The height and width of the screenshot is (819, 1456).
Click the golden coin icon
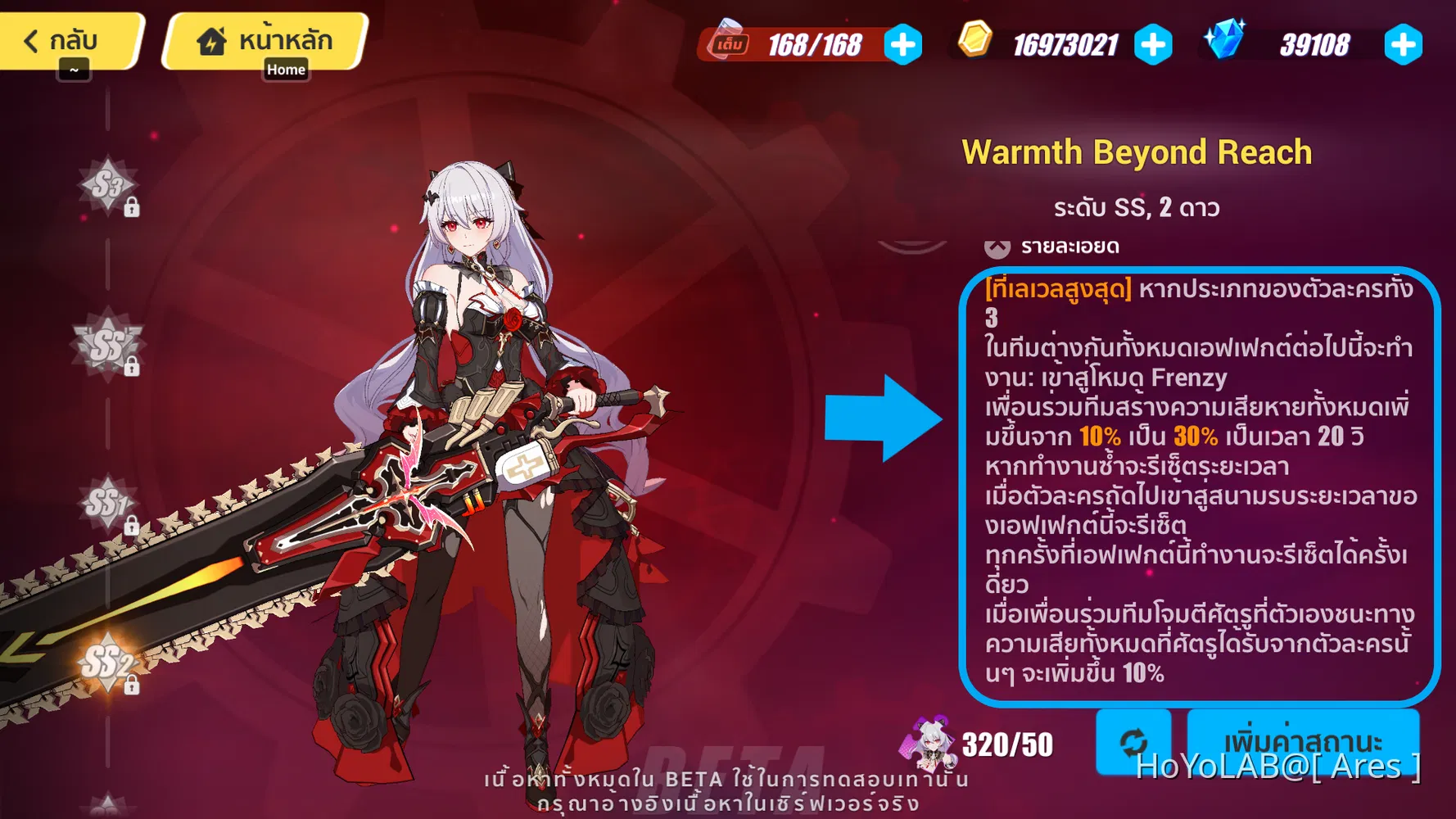click(974, 41)
